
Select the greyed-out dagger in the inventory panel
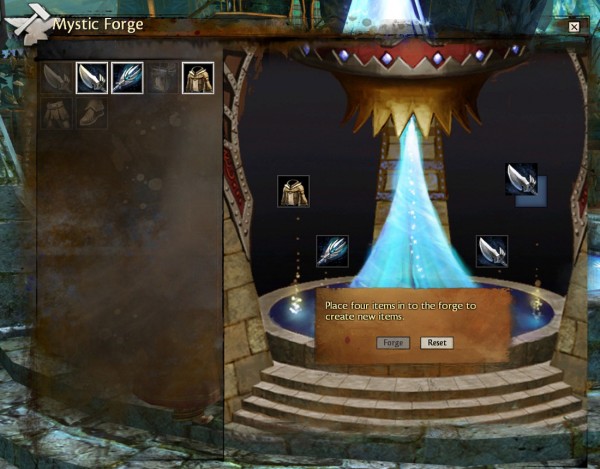tap(57, 78)
